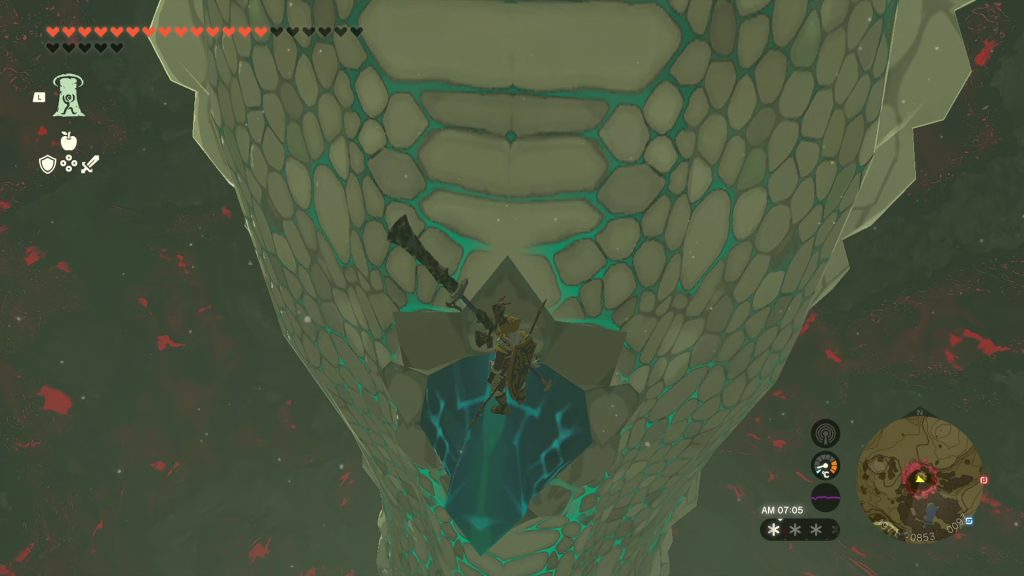Activate the Ascend ability icon

coord(69,96)
